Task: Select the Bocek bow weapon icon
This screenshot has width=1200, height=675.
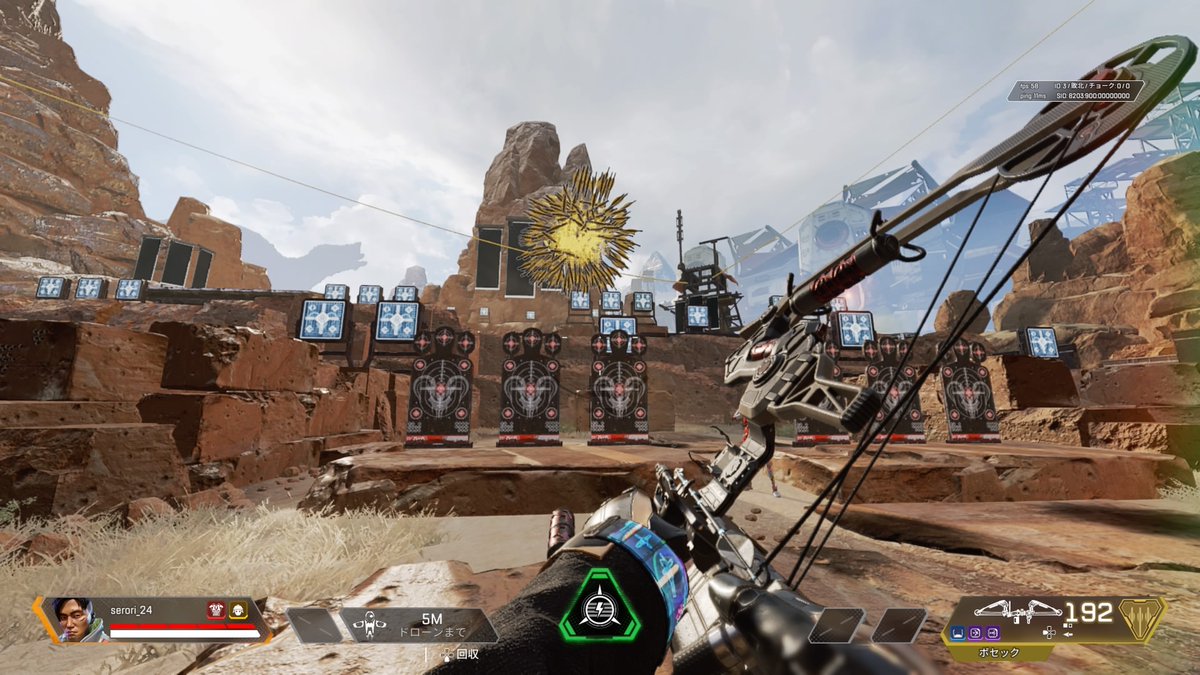Action: coord(1016,610)
